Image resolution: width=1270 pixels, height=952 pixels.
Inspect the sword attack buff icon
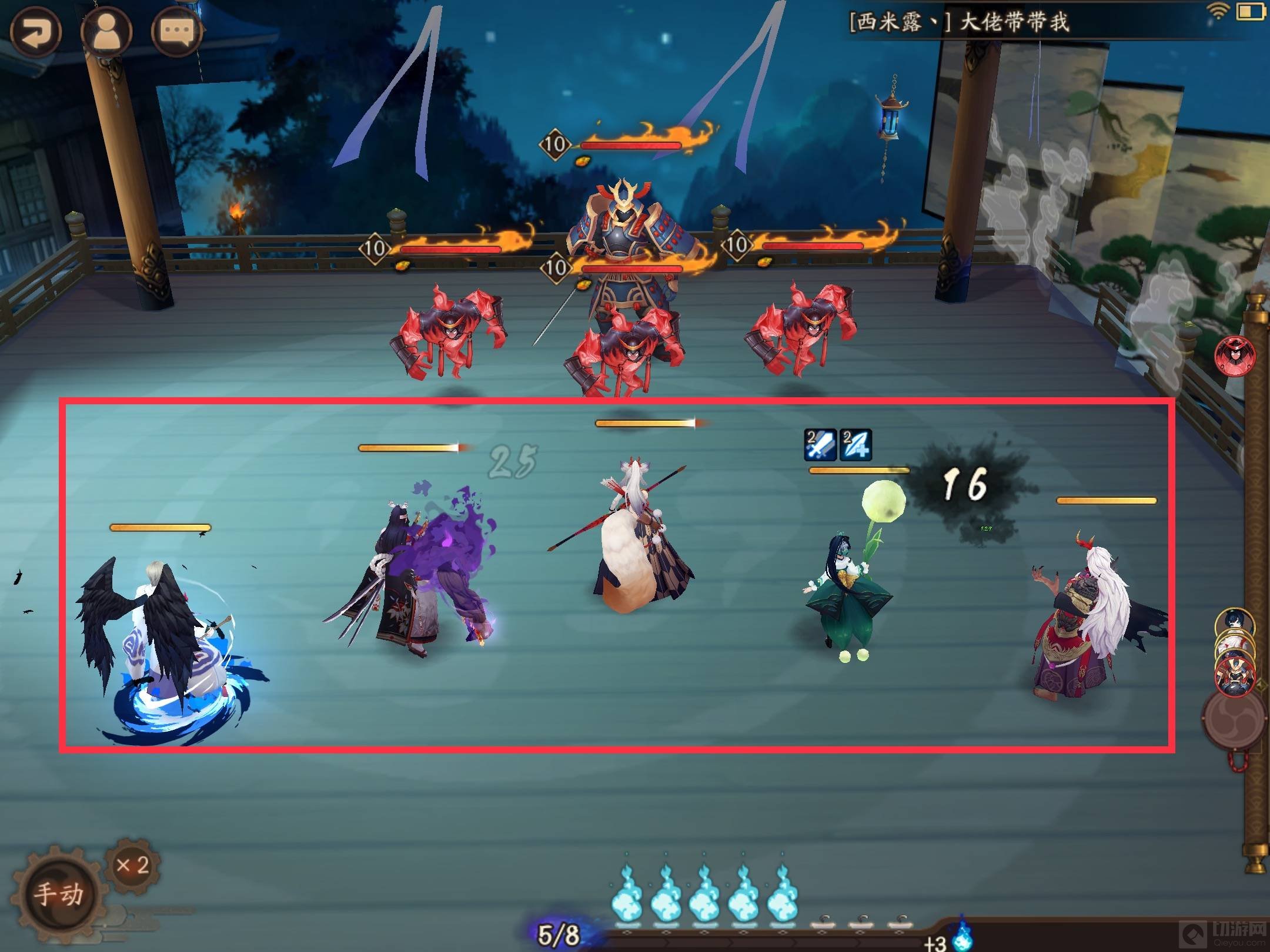tap(820, 444)
